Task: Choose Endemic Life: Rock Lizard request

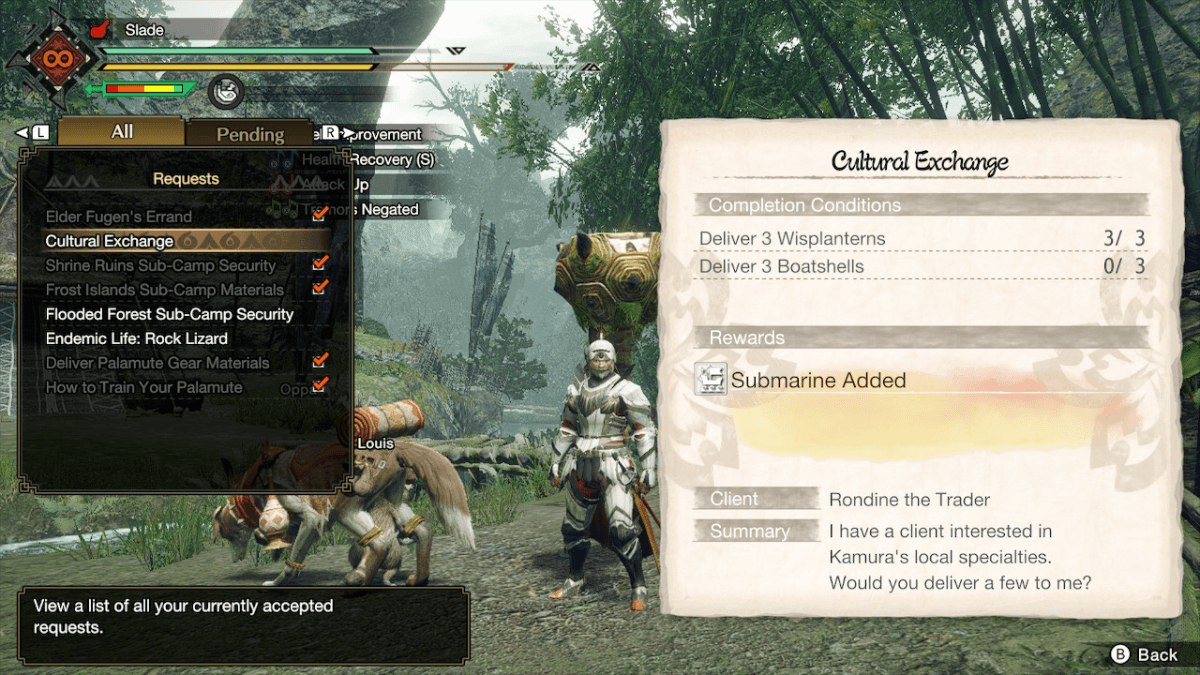Action: (x=137, y=338)
